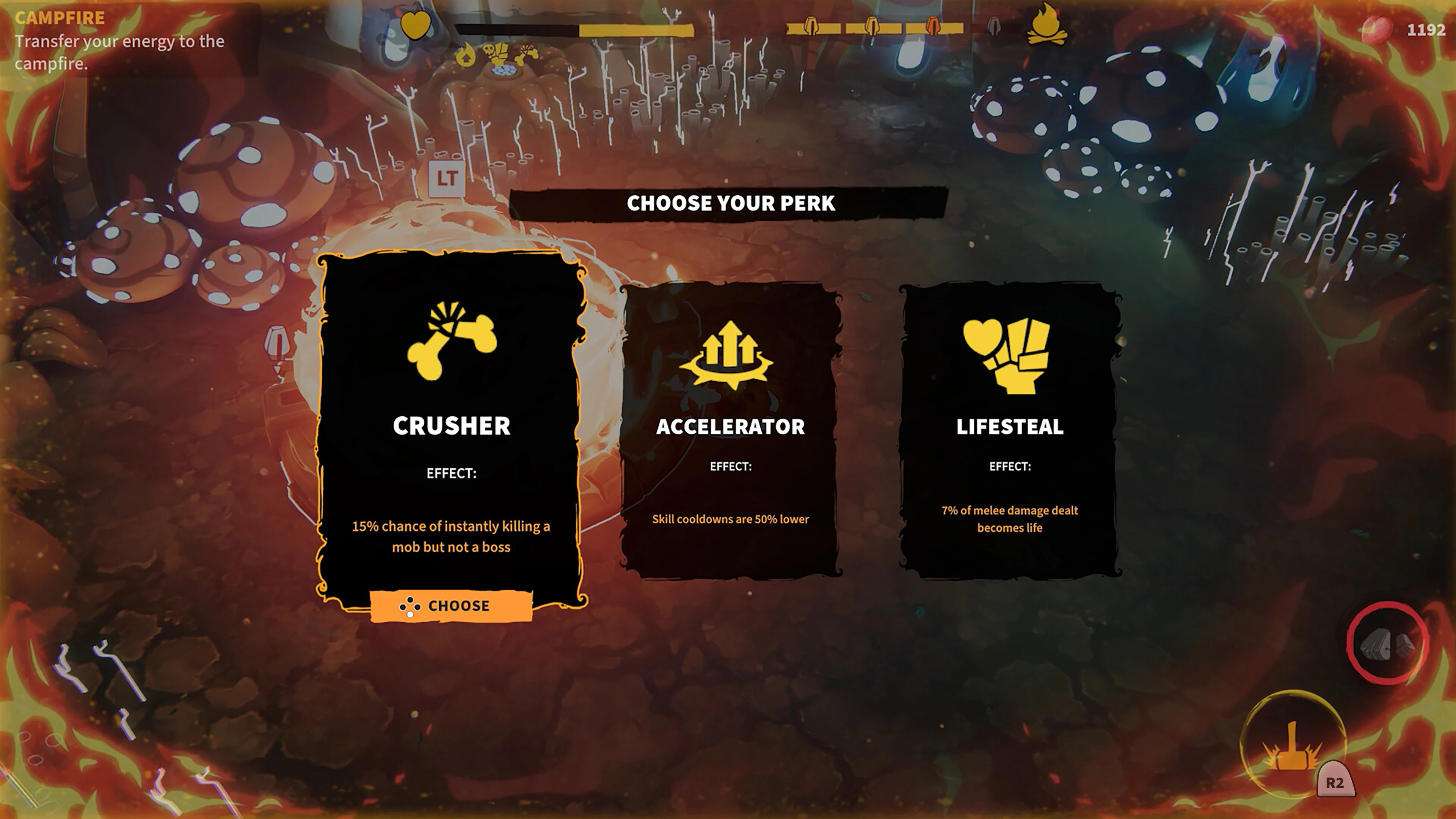
Task: Click the bone upgrade icon beside the skull
Action: point(527,54)
